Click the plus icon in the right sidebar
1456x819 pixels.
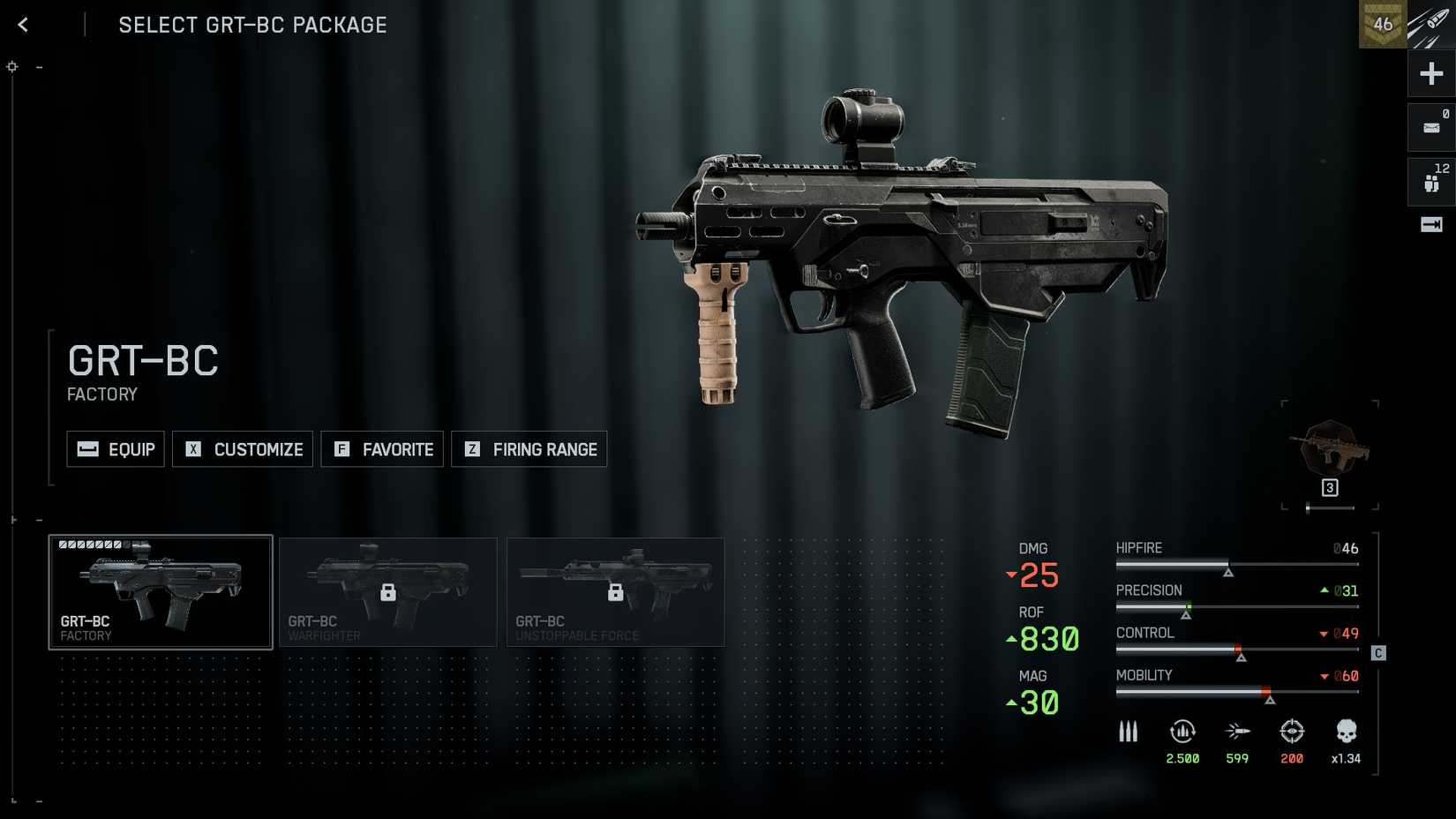click(x=1431, y=73)
